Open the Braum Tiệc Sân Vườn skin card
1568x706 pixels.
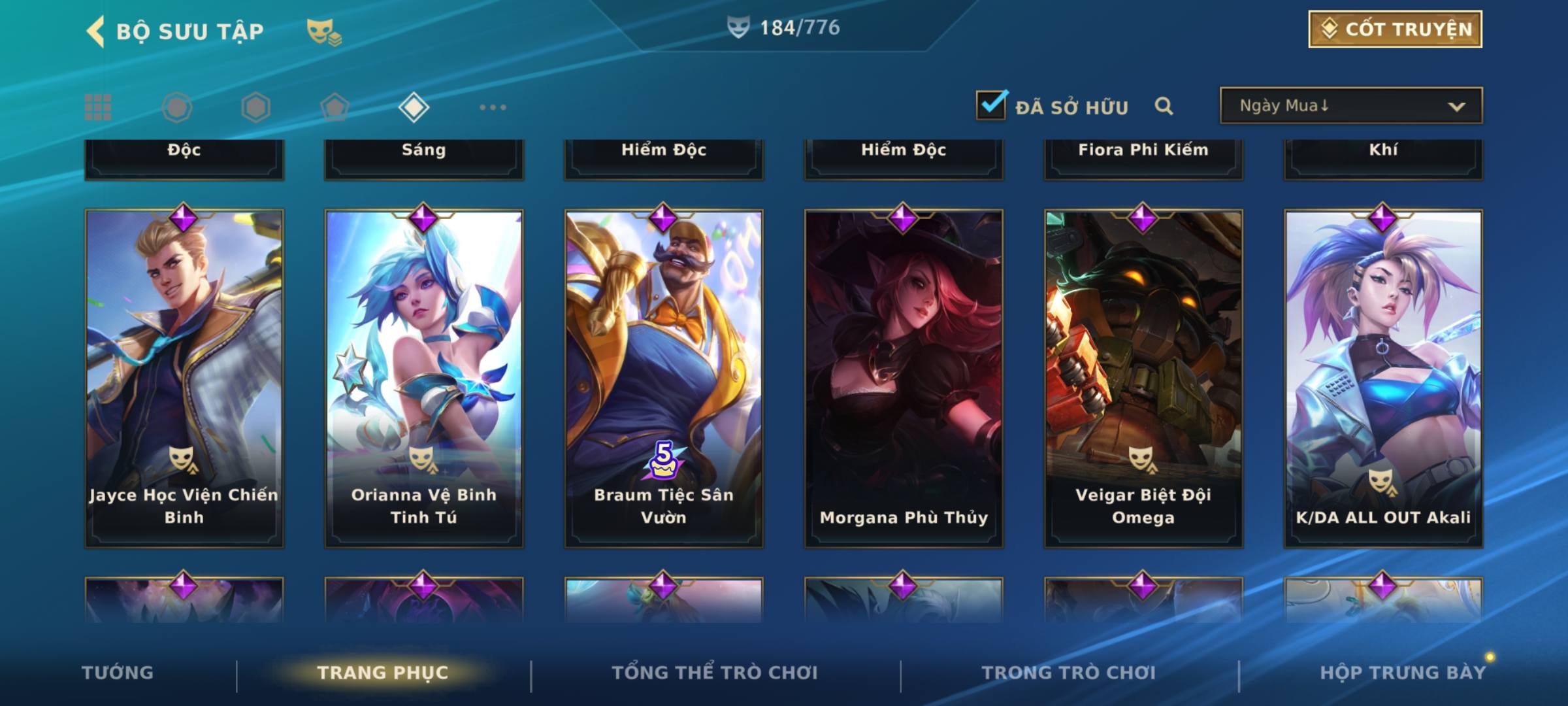tap(664, 378)
